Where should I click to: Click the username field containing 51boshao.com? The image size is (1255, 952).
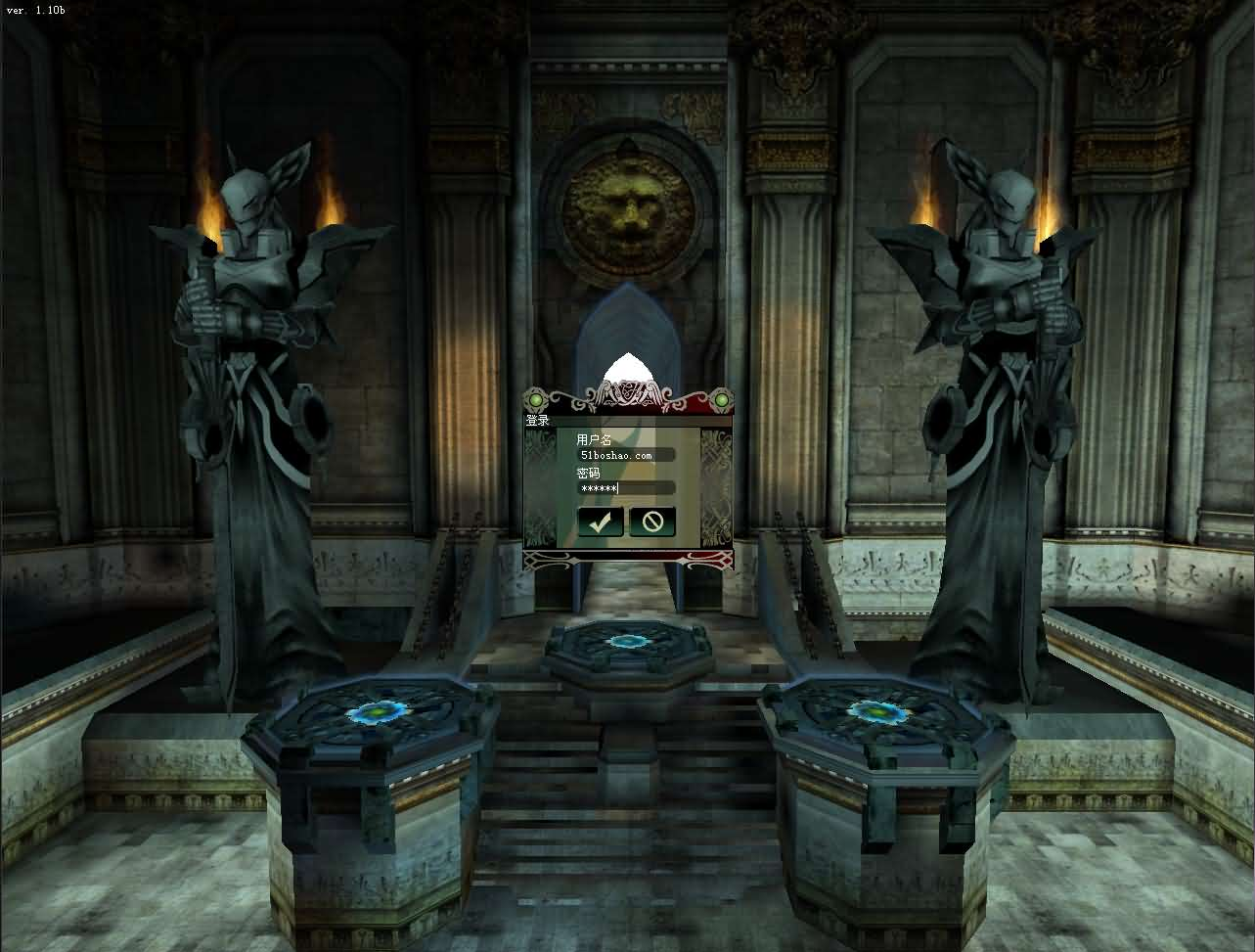(x=626, y=455)
